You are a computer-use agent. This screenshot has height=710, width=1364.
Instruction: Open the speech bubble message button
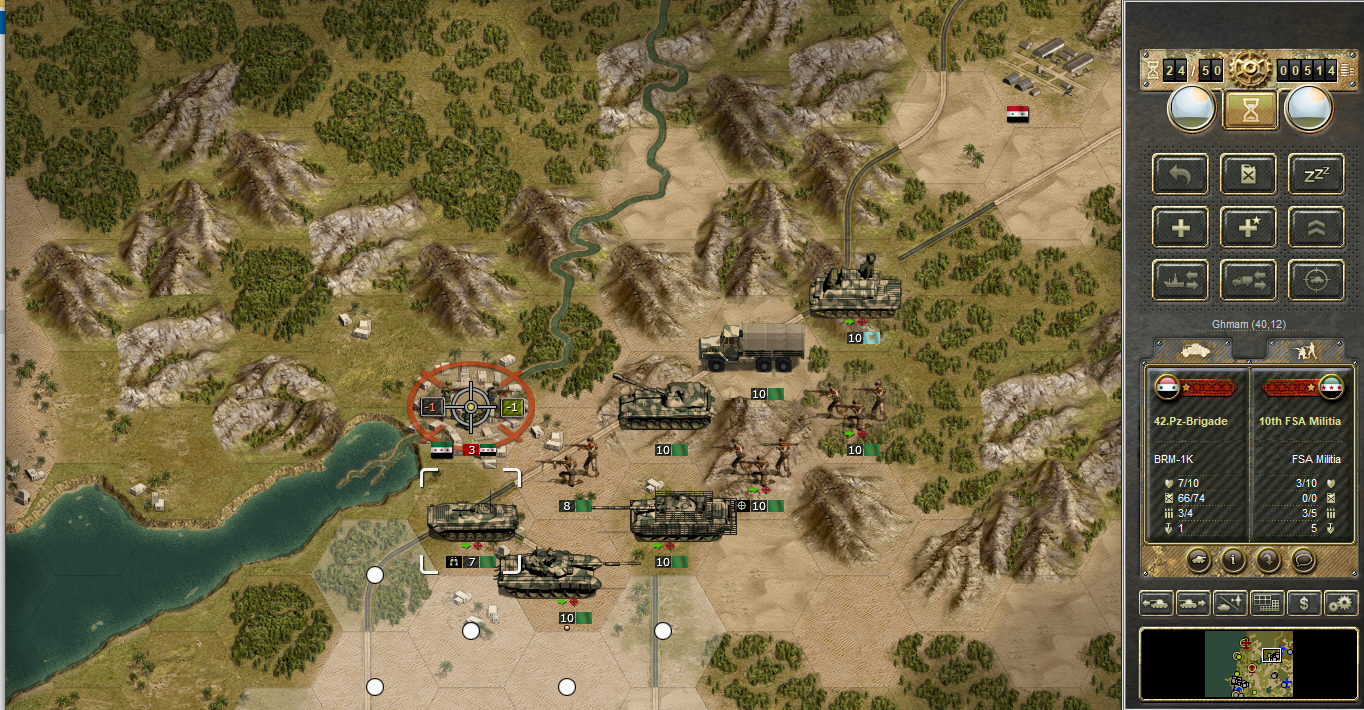point(1302,559)
